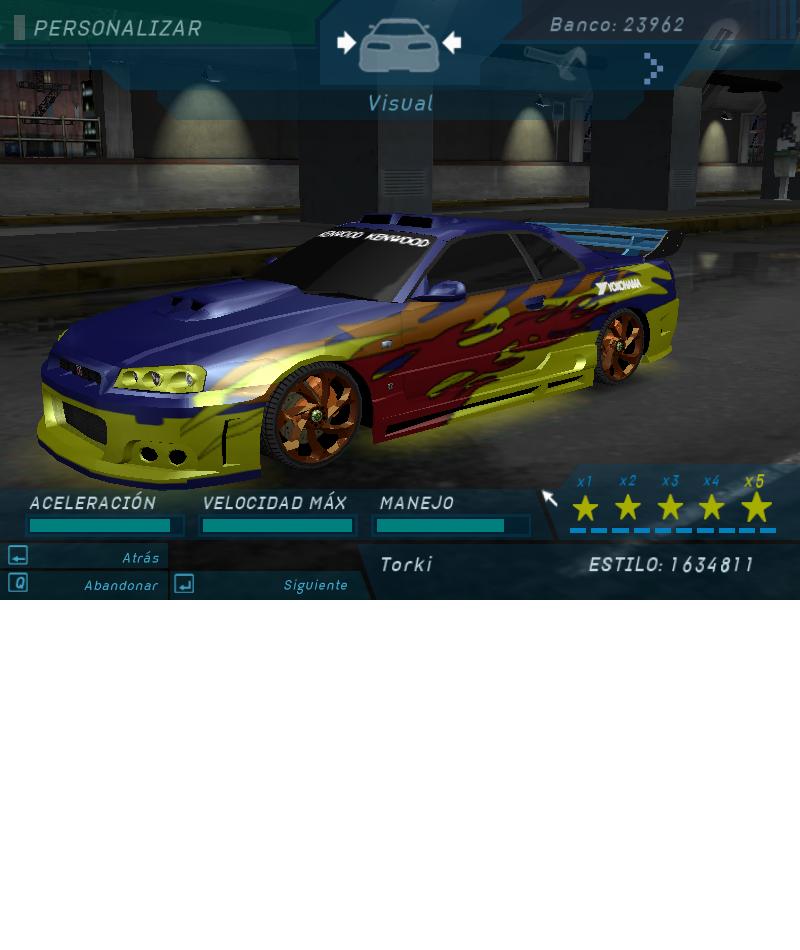This screenshot has height=950, width=800.
Task: Select the Visual car category icon
Action: pyautogui.click(x=399, y=45)
